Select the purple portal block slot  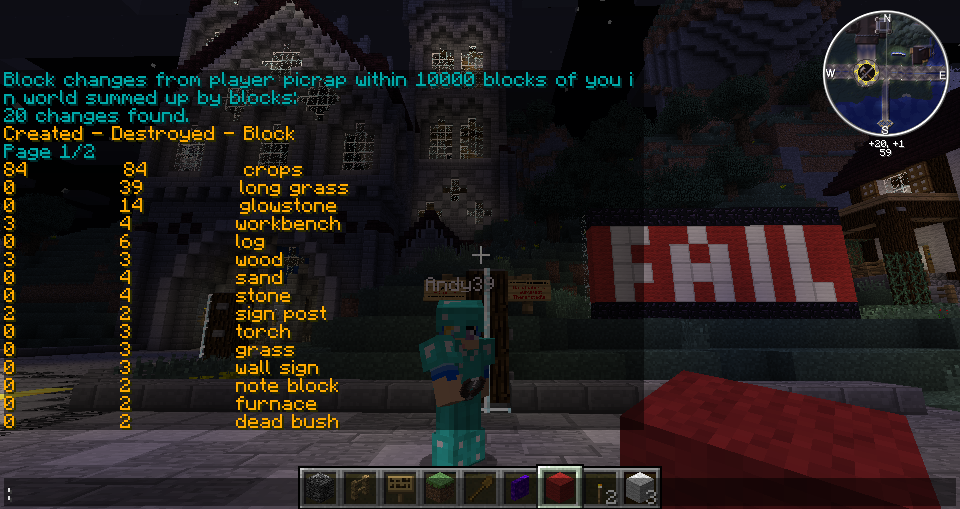[x=519, y=488]
